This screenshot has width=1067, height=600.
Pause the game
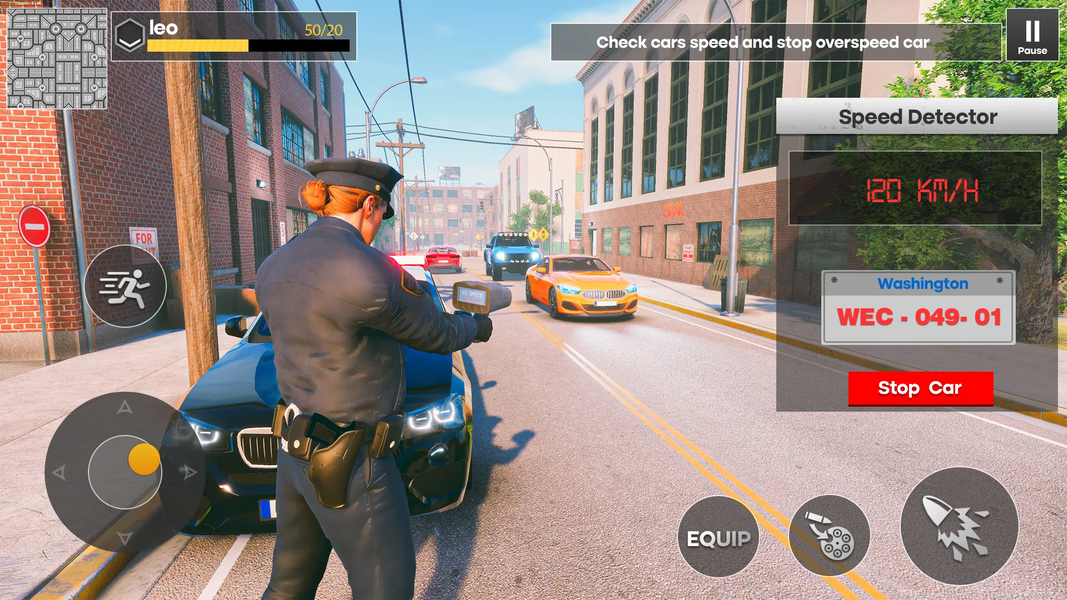click(1032, 35)
